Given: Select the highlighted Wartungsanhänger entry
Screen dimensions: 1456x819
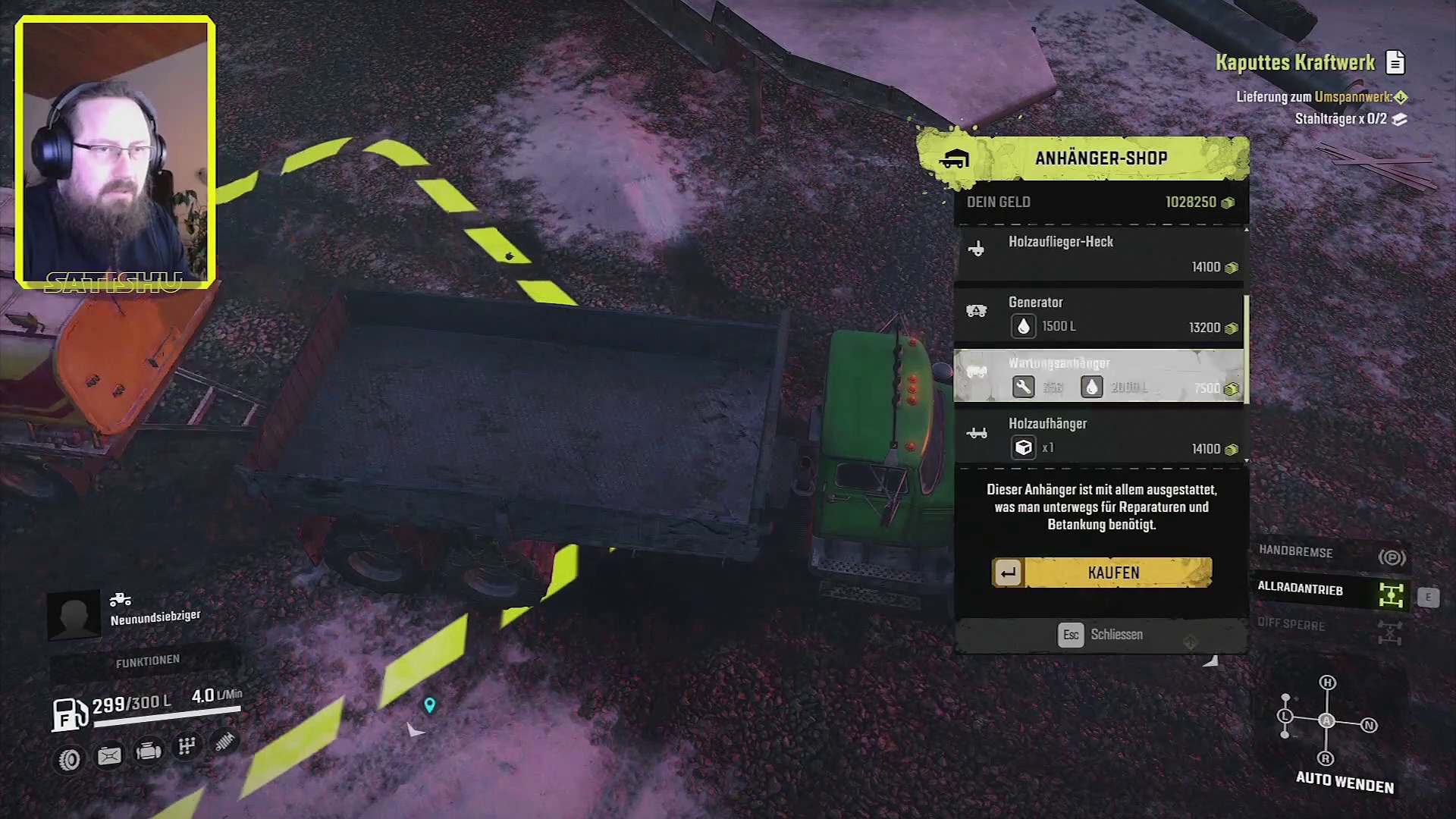Looking at the screenshot, I should coord(1100,375).
